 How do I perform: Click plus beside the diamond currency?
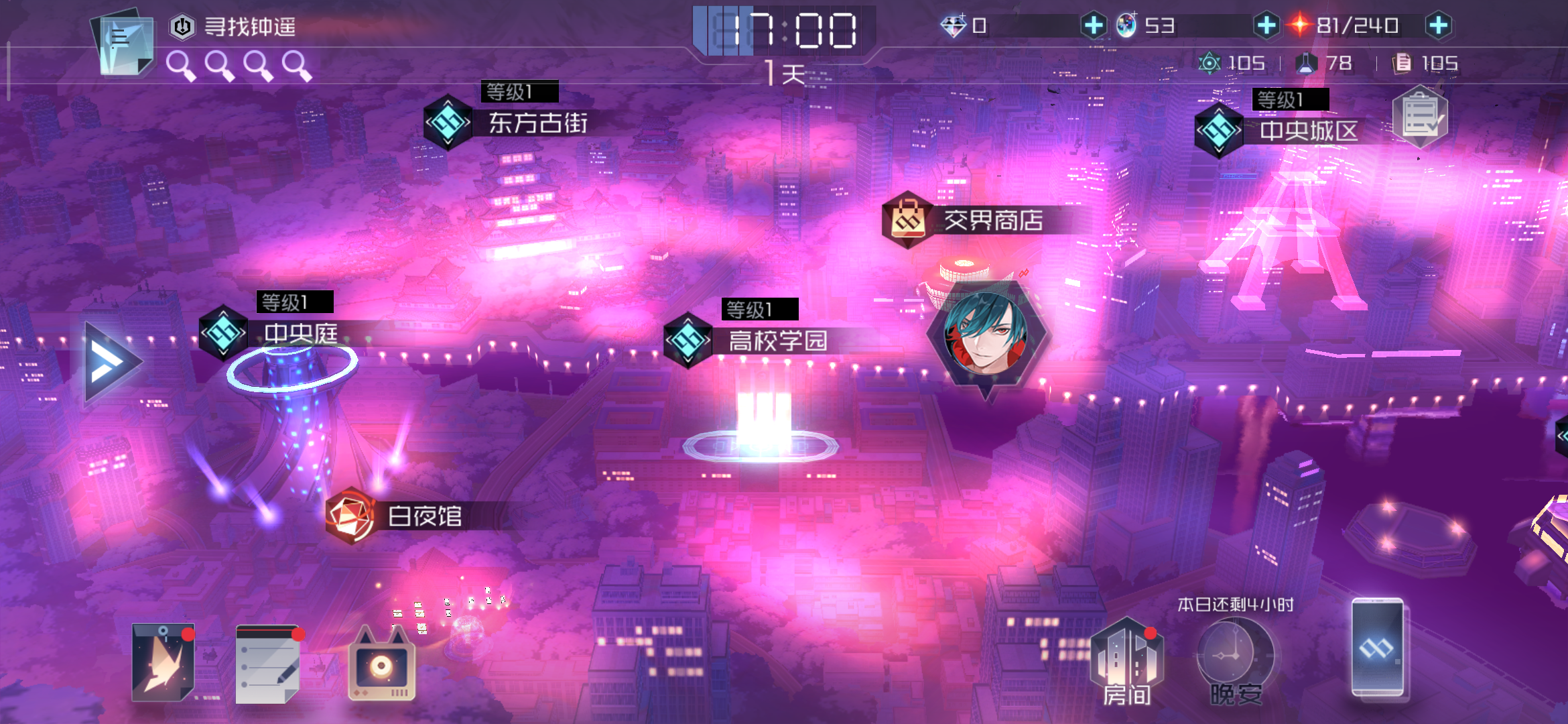(x=1095, y=25)
